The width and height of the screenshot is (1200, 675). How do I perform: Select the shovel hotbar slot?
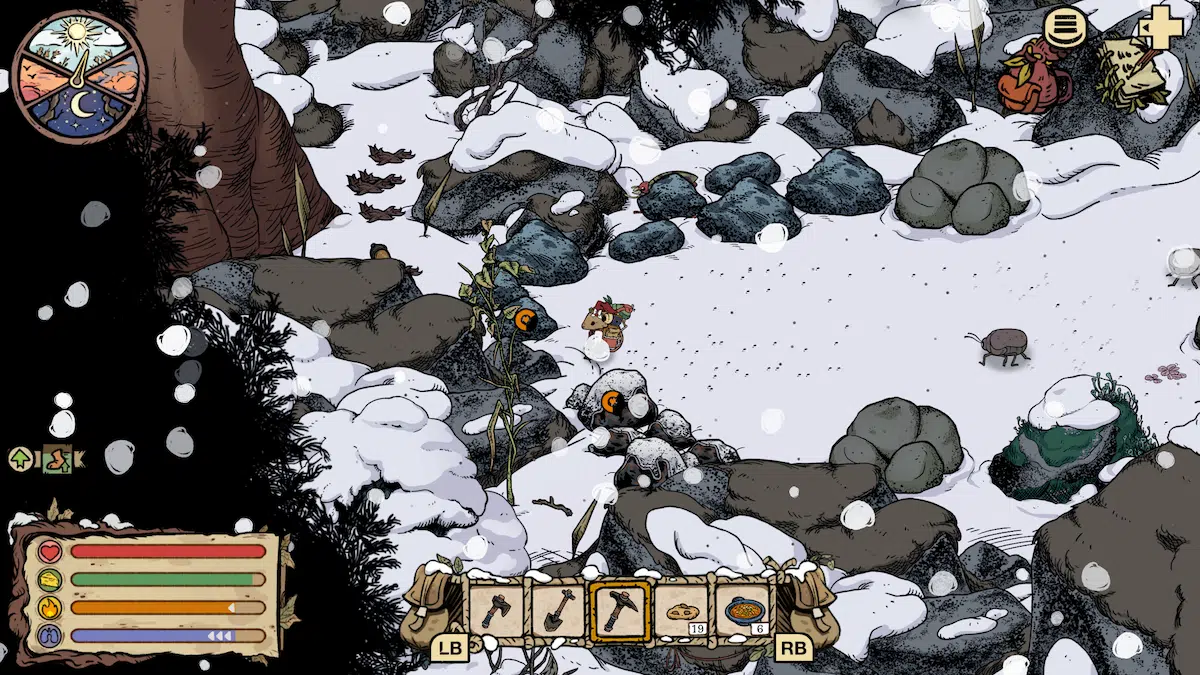558,609
